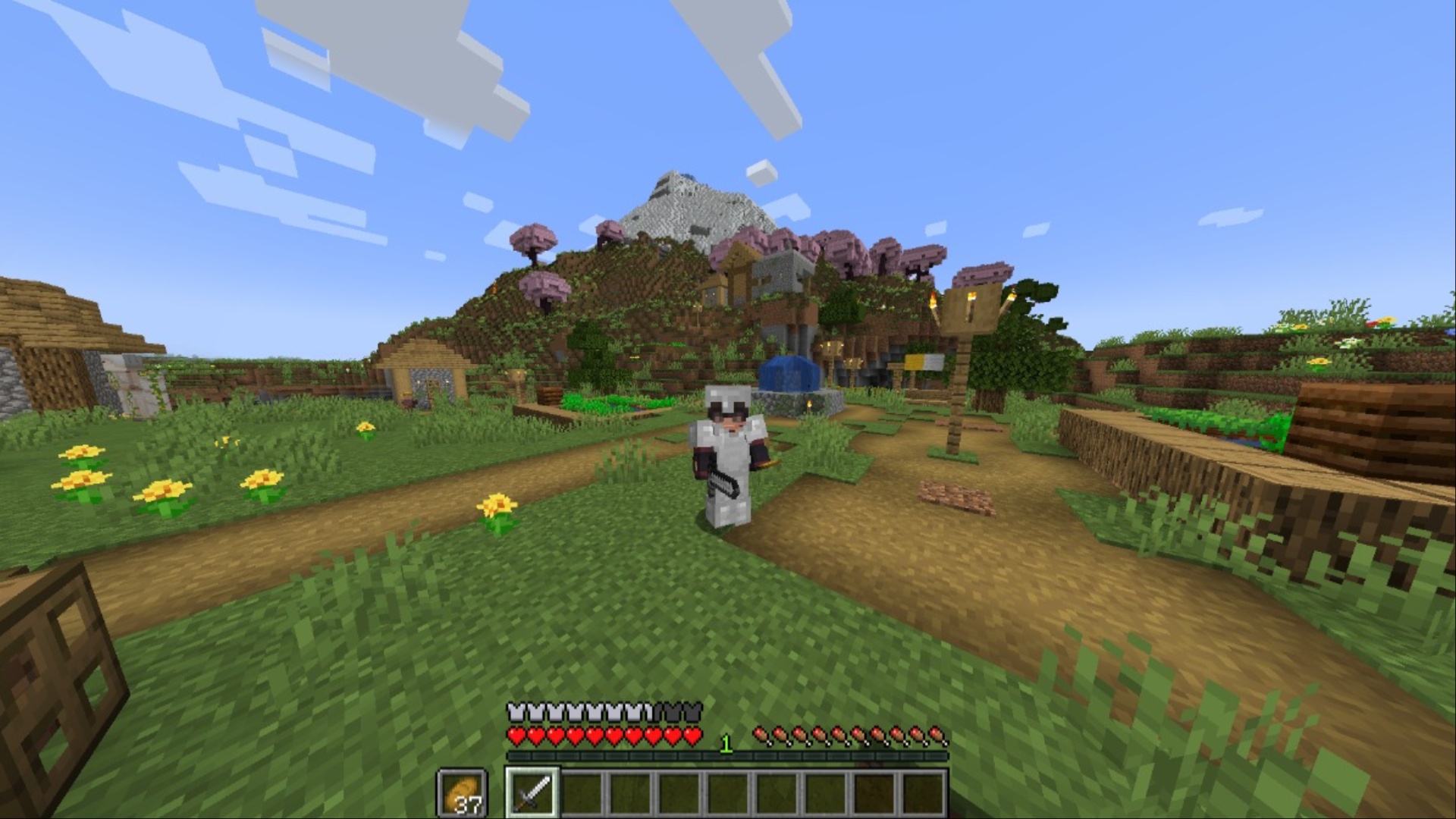Click the middle of the XP progress bar
The width and height of the screenshot is (1456, 819).
pos(726,755)
